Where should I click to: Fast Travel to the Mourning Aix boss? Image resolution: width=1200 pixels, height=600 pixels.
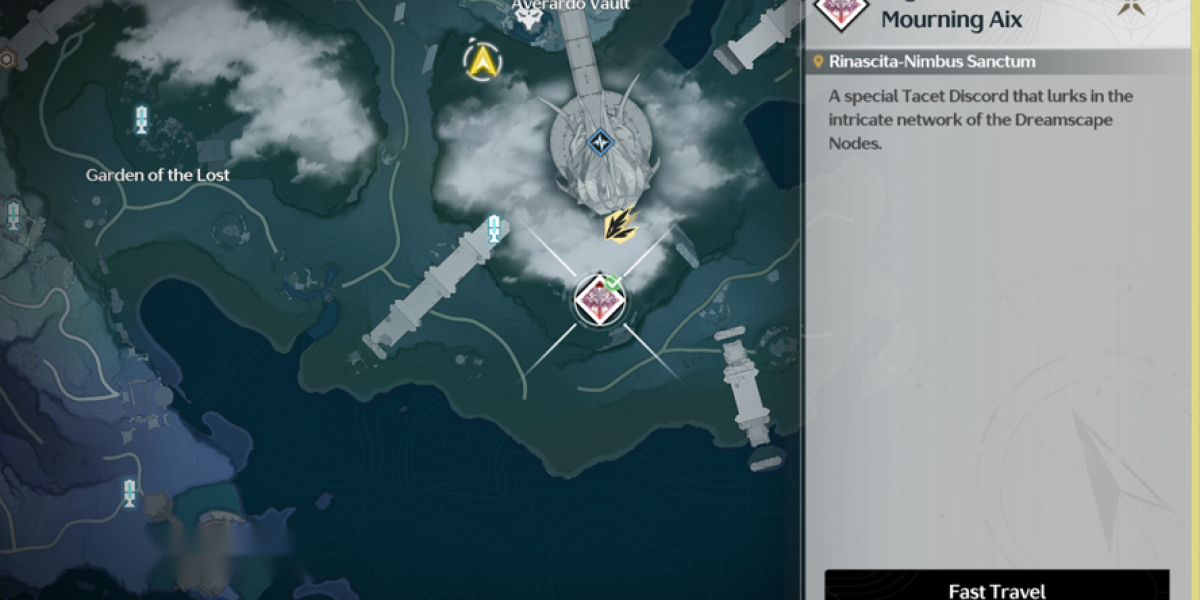996,588
